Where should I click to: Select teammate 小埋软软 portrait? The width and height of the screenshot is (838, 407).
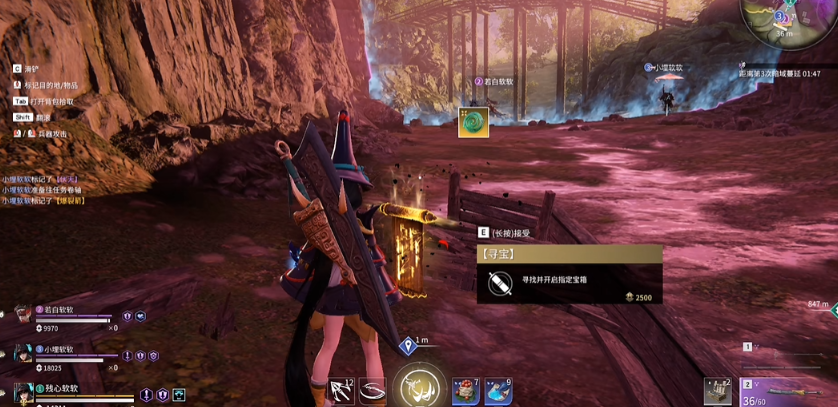coord(22,353)
